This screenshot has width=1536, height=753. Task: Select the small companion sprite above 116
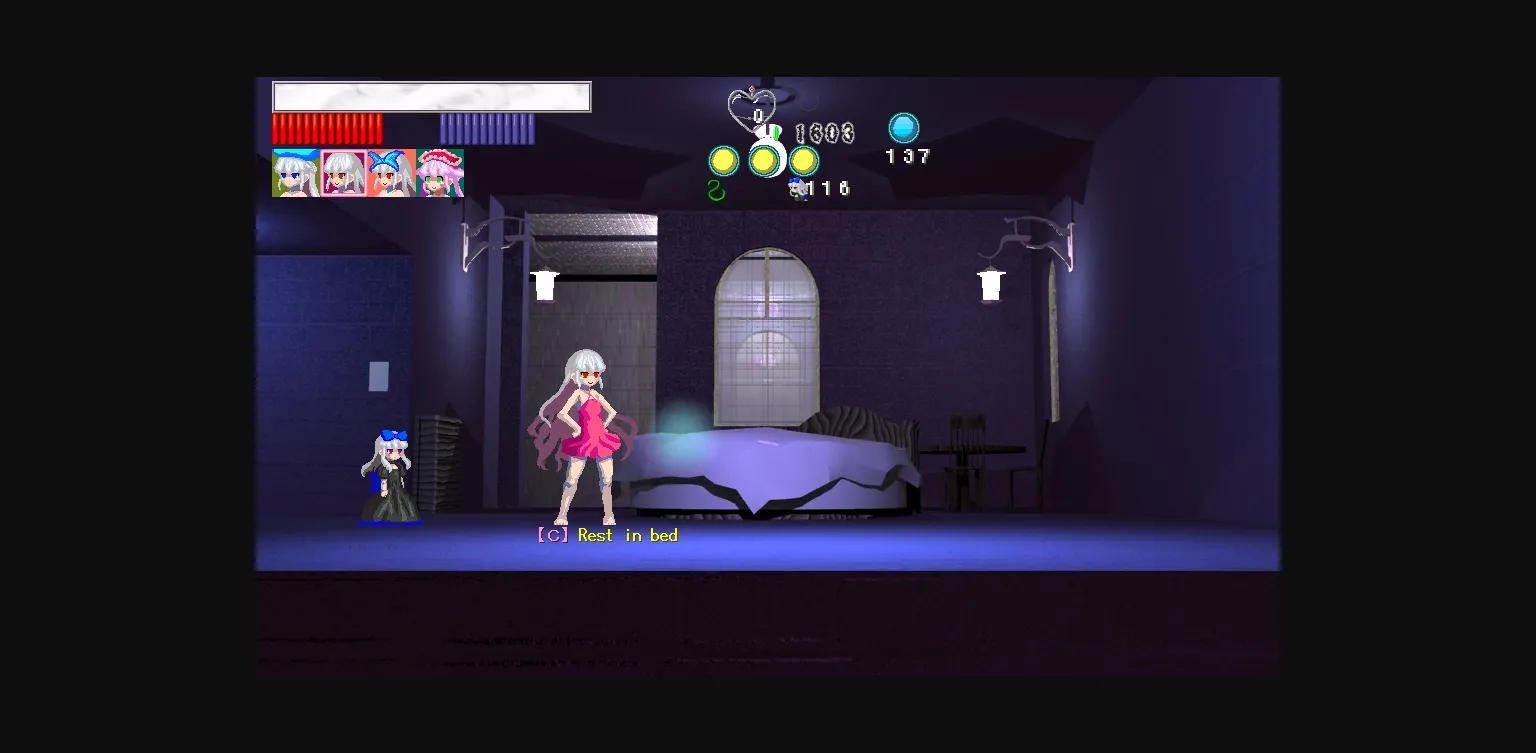797,187
